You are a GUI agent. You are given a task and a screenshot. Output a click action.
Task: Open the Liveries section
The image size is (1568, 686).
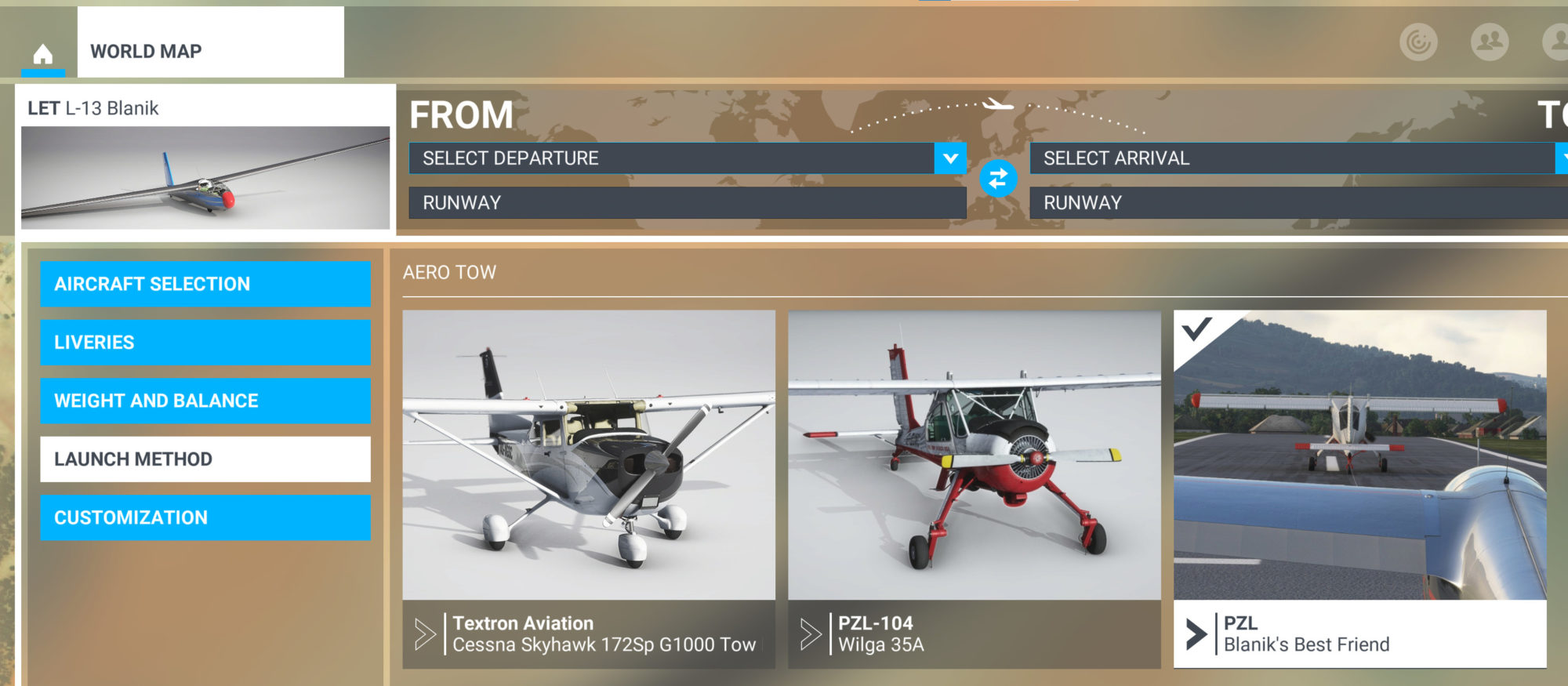coord(205,343)
